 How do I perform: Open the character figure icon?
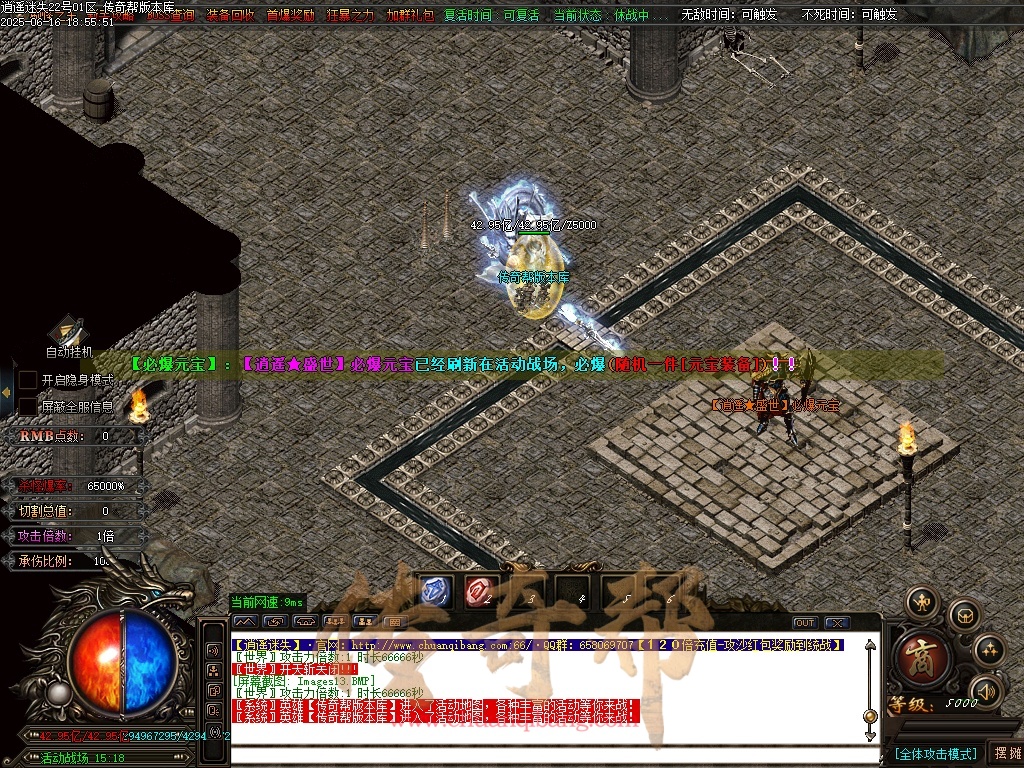point(922,602)
